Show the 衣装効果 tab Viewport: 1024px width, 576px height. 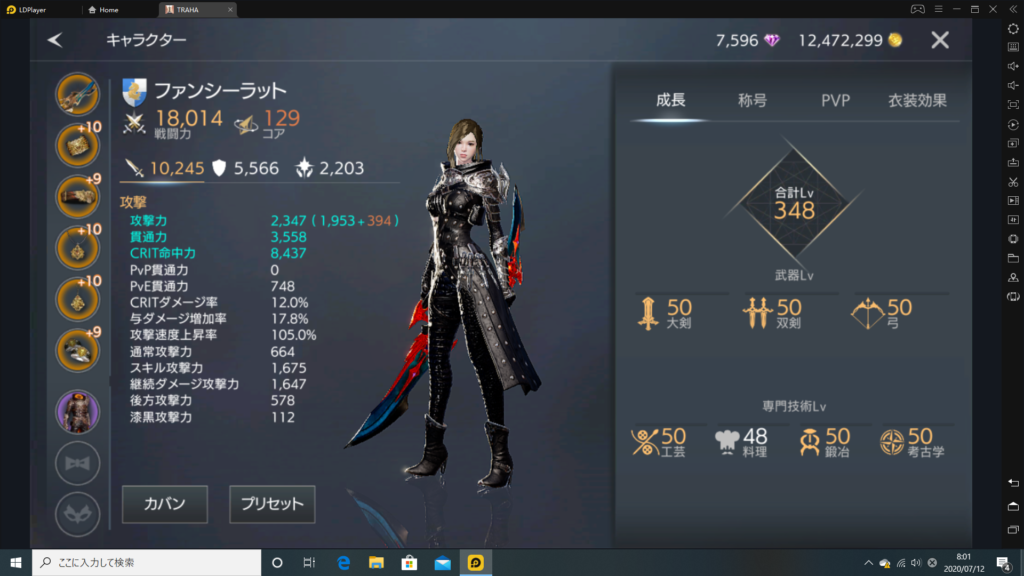tap(917, 100)
